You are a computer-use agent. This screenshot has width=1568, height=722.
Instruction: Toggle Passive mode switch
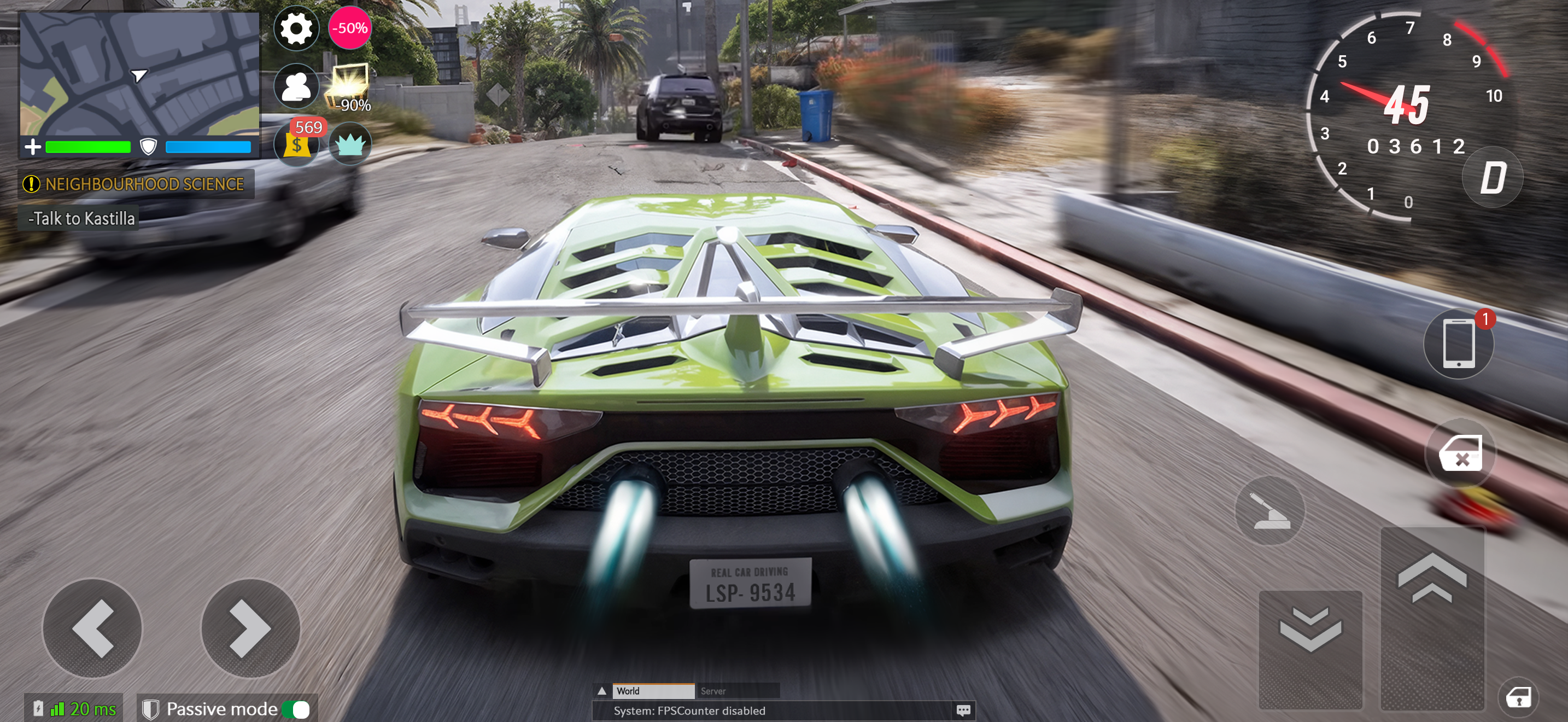tap(296, 709)
